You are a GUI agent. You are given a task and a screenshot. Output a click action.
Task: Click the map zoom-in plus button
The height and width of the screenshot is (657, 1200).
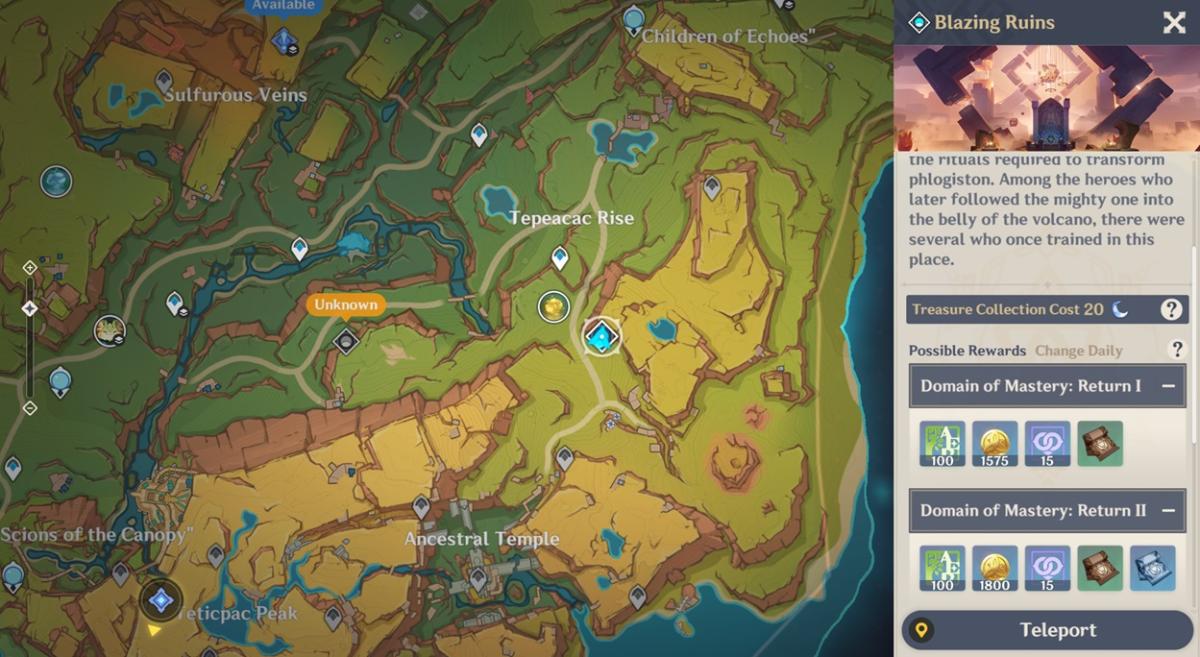29,267
